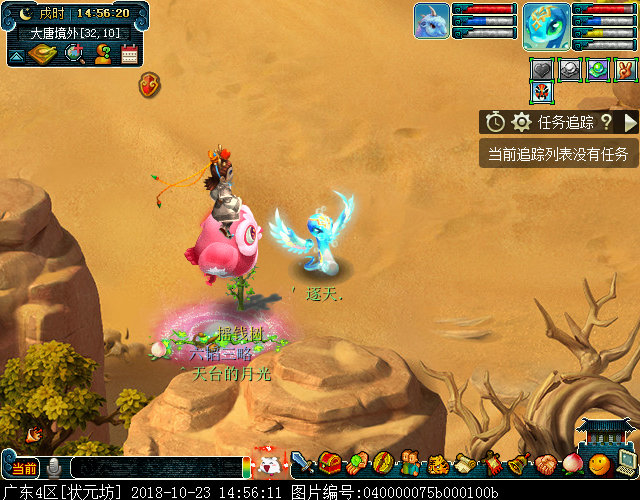Open the scroll icon in bottom bar

click(464, 464)
